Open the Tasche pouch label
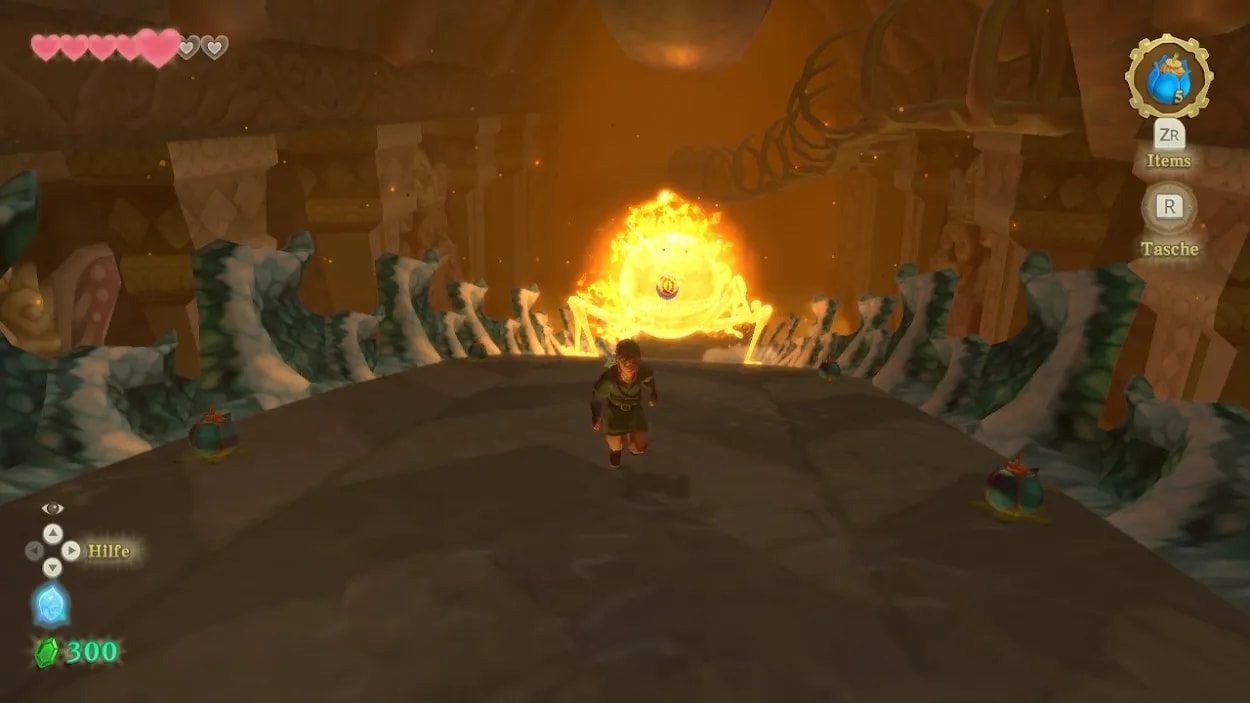This screenshot has width=1250, height=703. pos(1168,248)
